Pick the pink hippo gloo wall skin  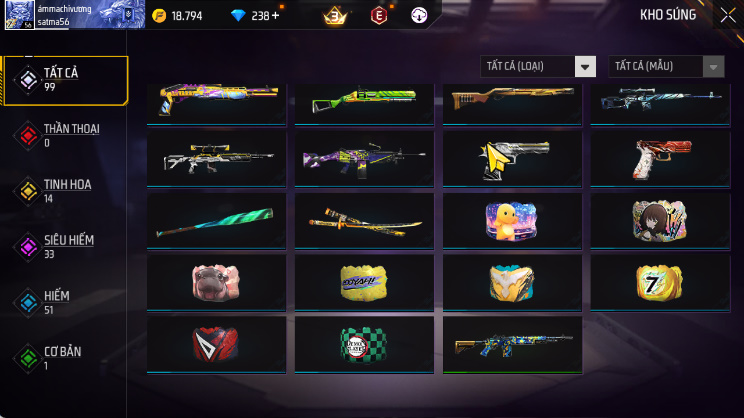[x=216, y=281]
